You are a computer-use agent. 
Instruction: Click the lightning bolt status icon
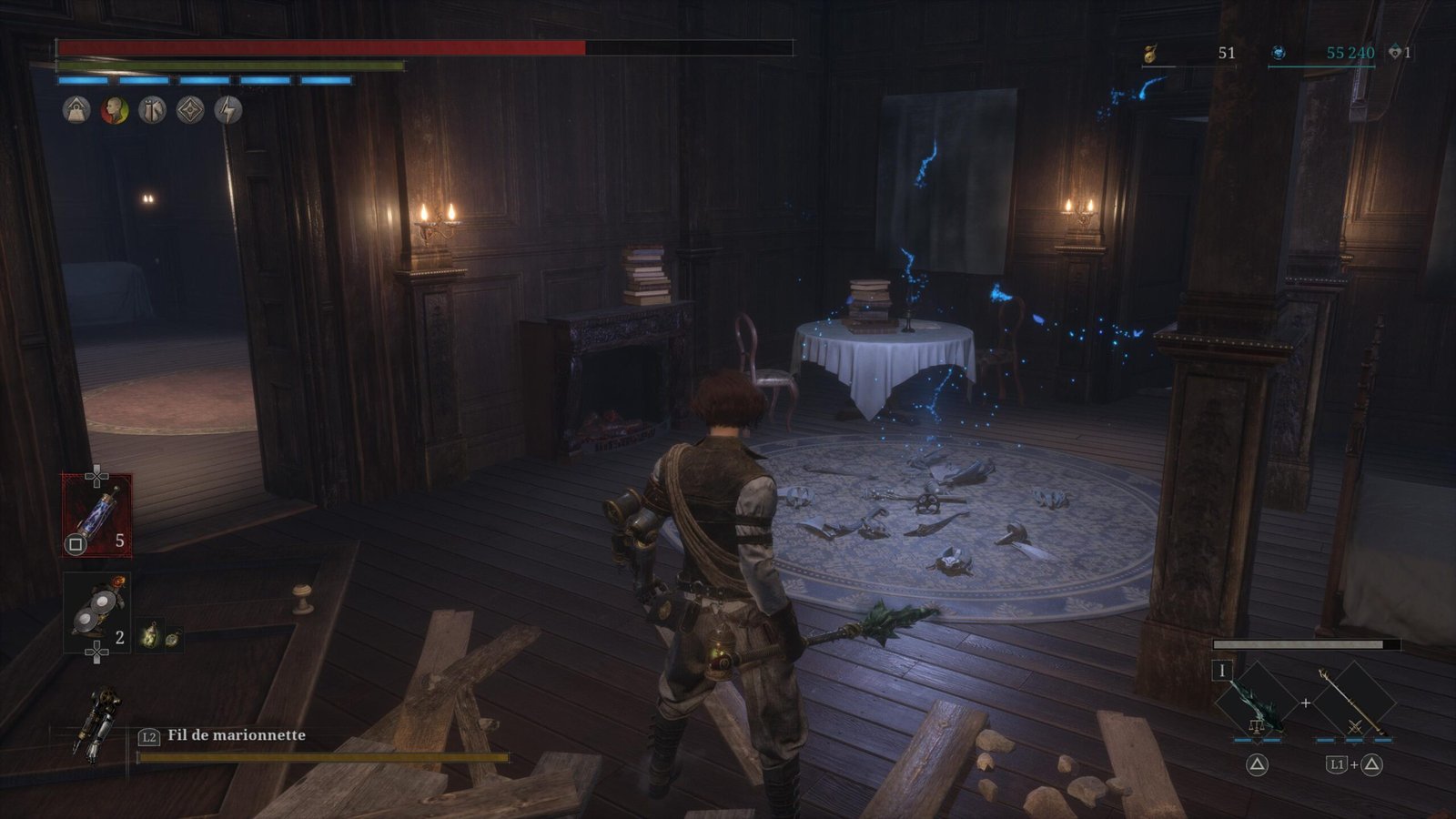227,111
